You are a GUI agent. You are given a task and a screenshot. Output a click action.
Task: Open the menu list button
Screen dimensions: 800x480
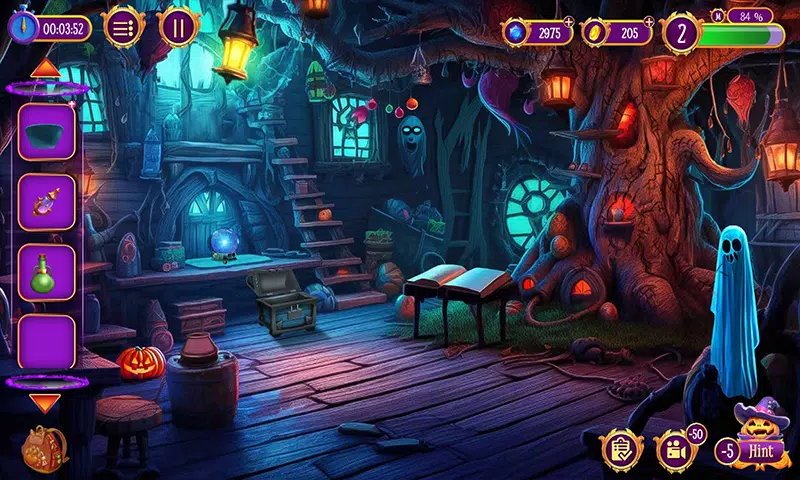(x=123, y=26)
